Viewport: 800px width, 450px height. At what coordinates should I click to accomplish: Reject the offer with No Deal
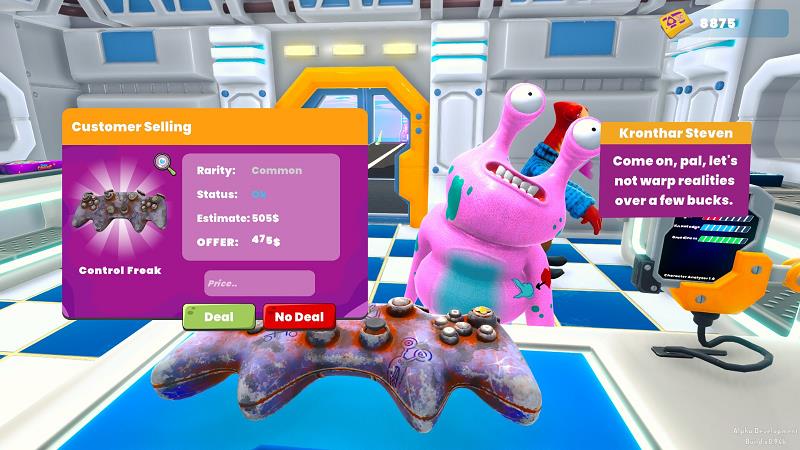[299, 317]
